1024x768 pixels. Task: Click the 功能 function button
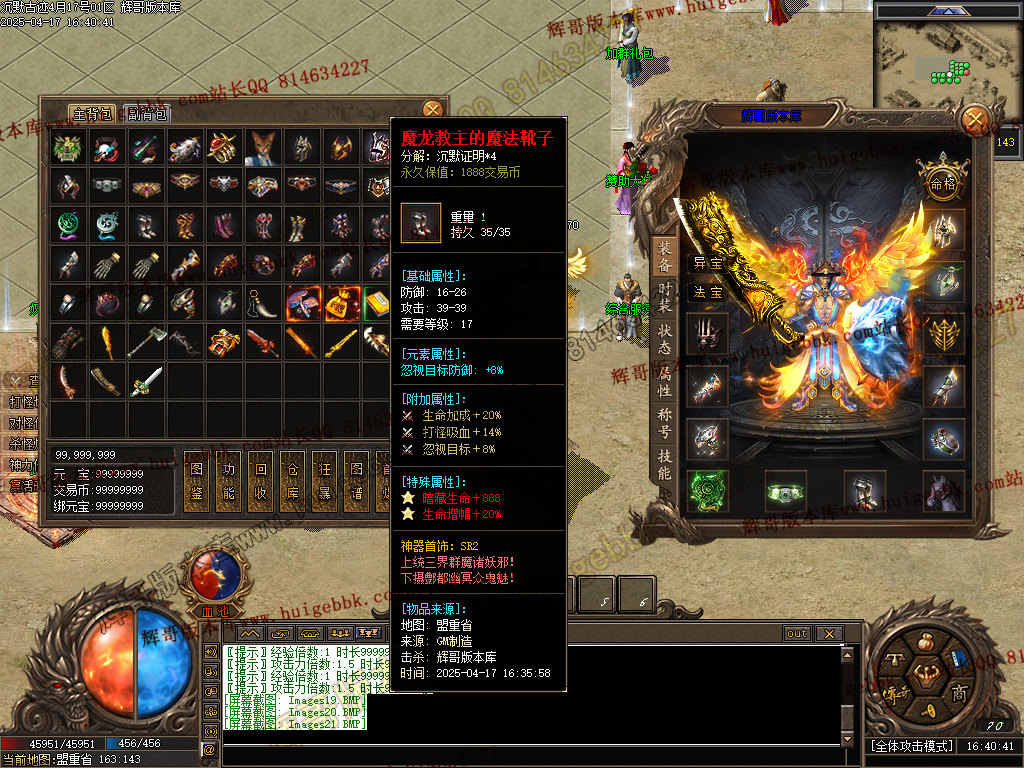[x=230, y=480]
